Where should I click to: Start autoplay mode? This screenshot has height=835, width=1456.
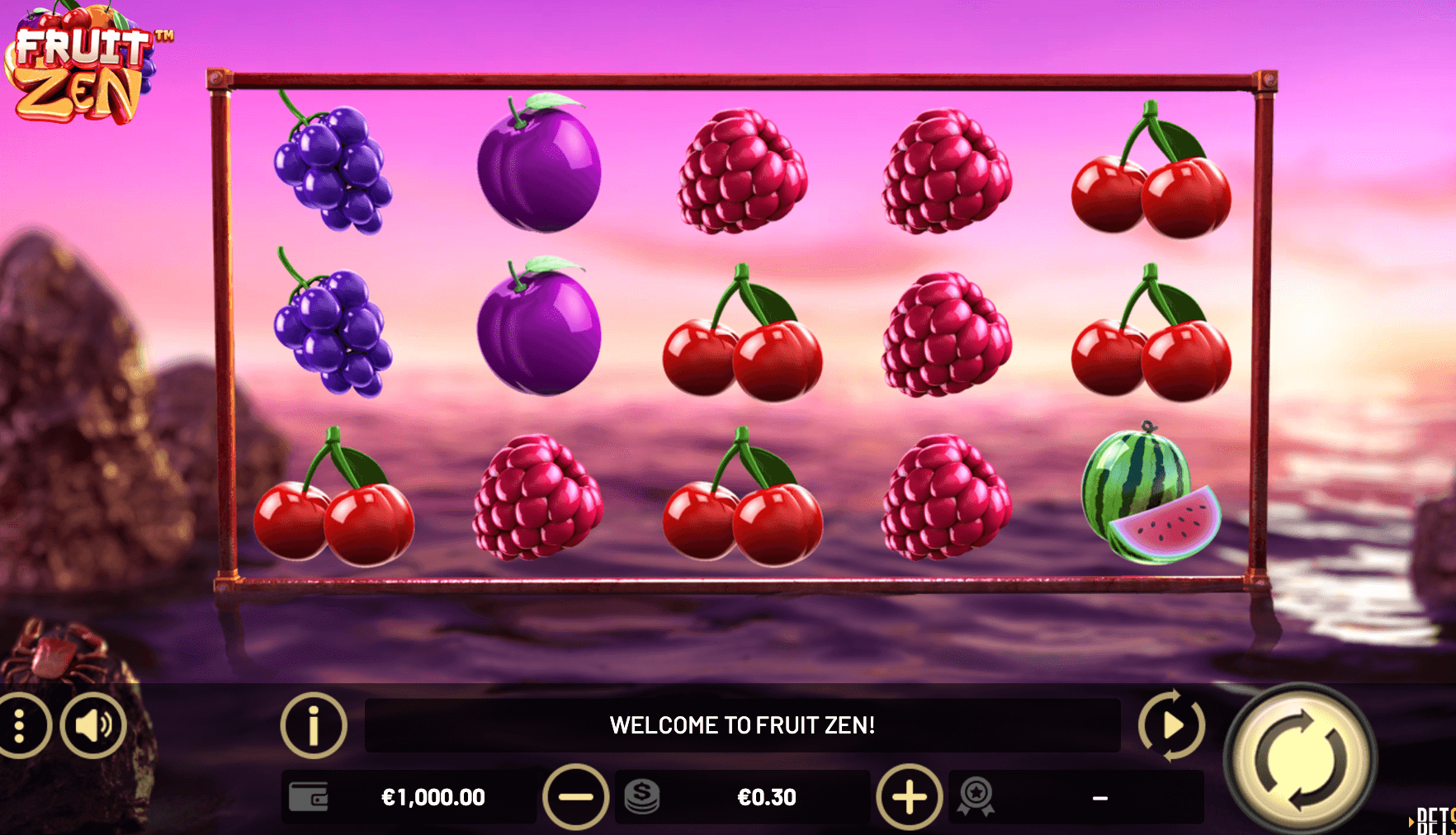pos(1171,725)
